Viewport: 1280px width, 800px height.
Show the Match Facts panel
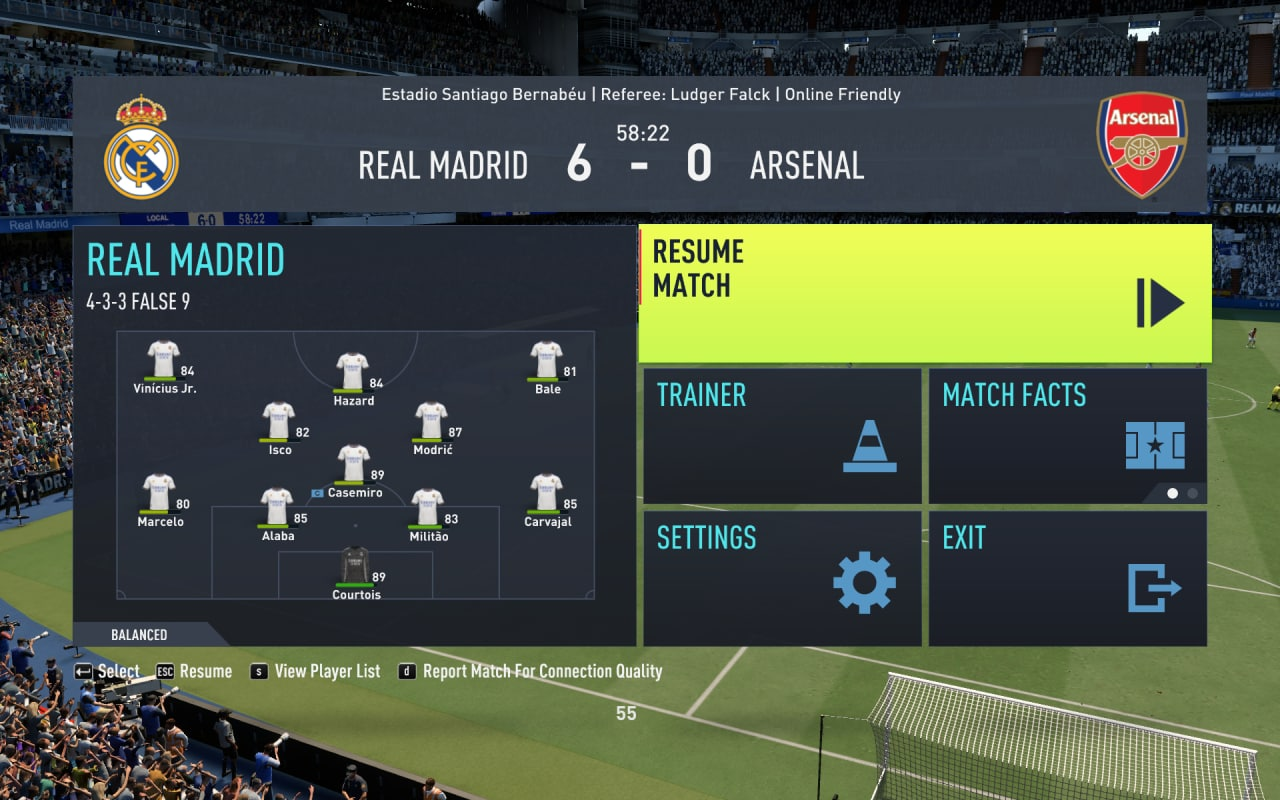click(x=1067, y=436)
